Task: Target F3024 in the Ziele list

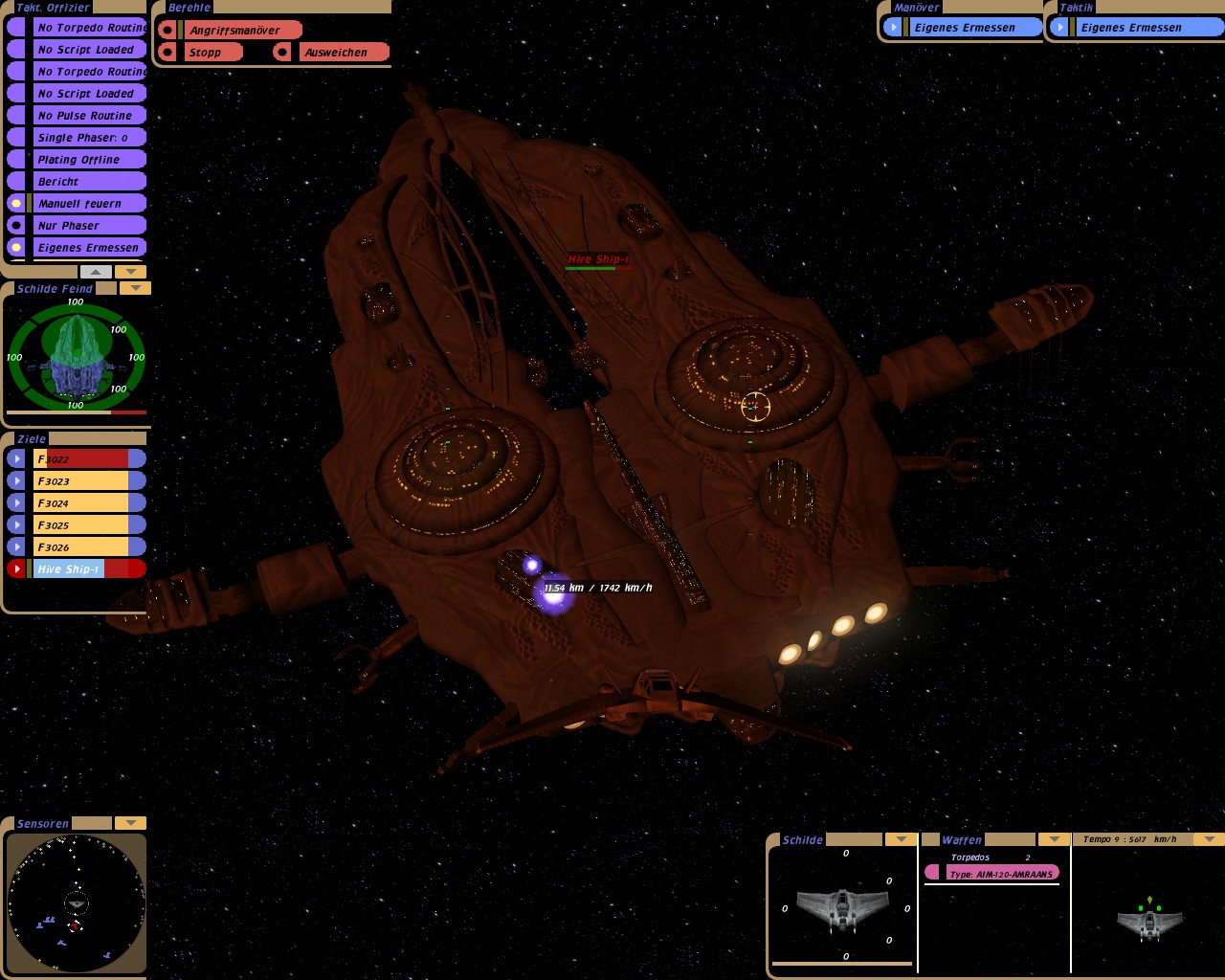Action: point(88,503)
